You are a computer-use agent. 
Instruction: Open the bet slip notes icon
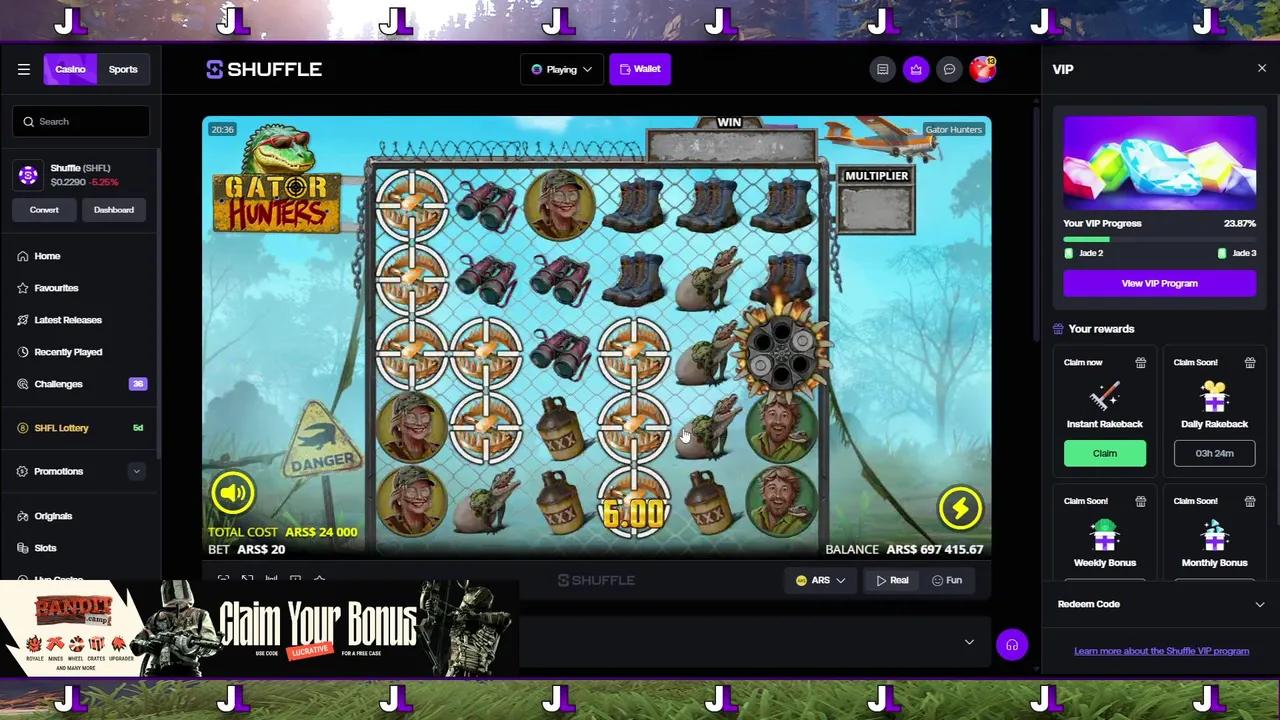coord(882,69)
